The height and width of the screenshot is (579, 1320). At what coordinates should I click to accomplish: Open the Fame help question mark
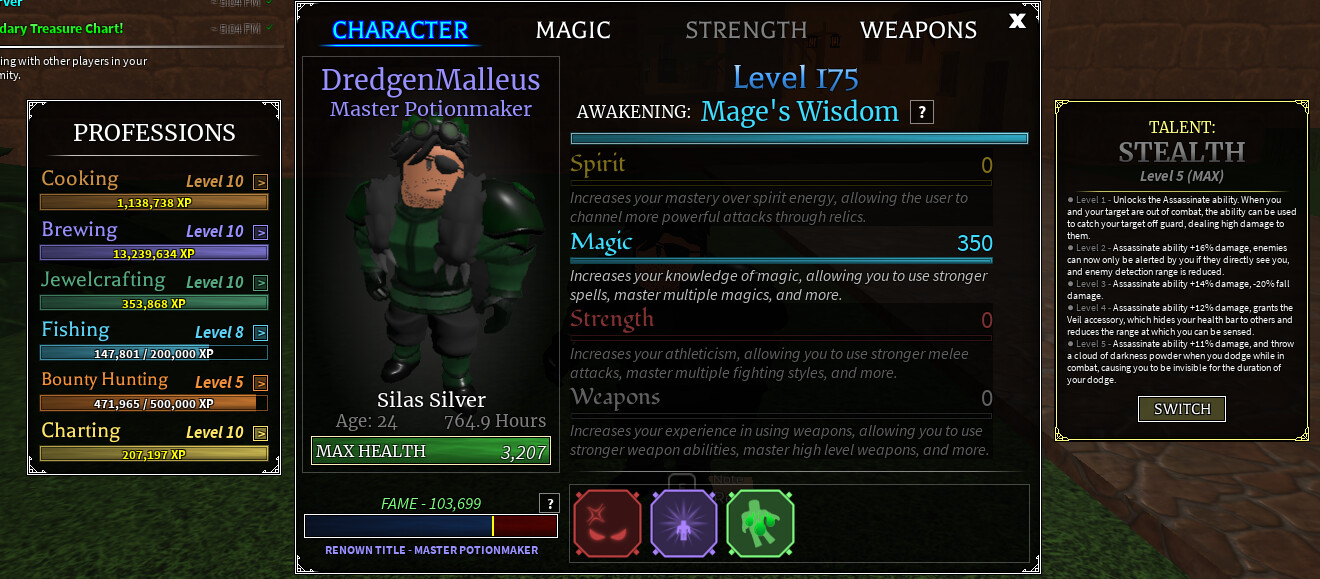pos(548,503)
